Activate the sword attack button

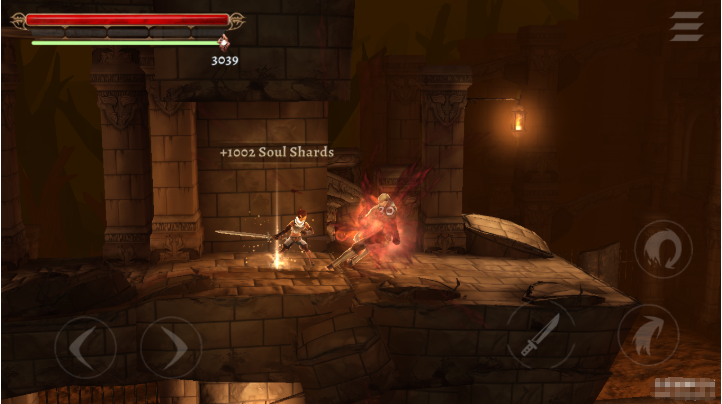tap(540, 335)
